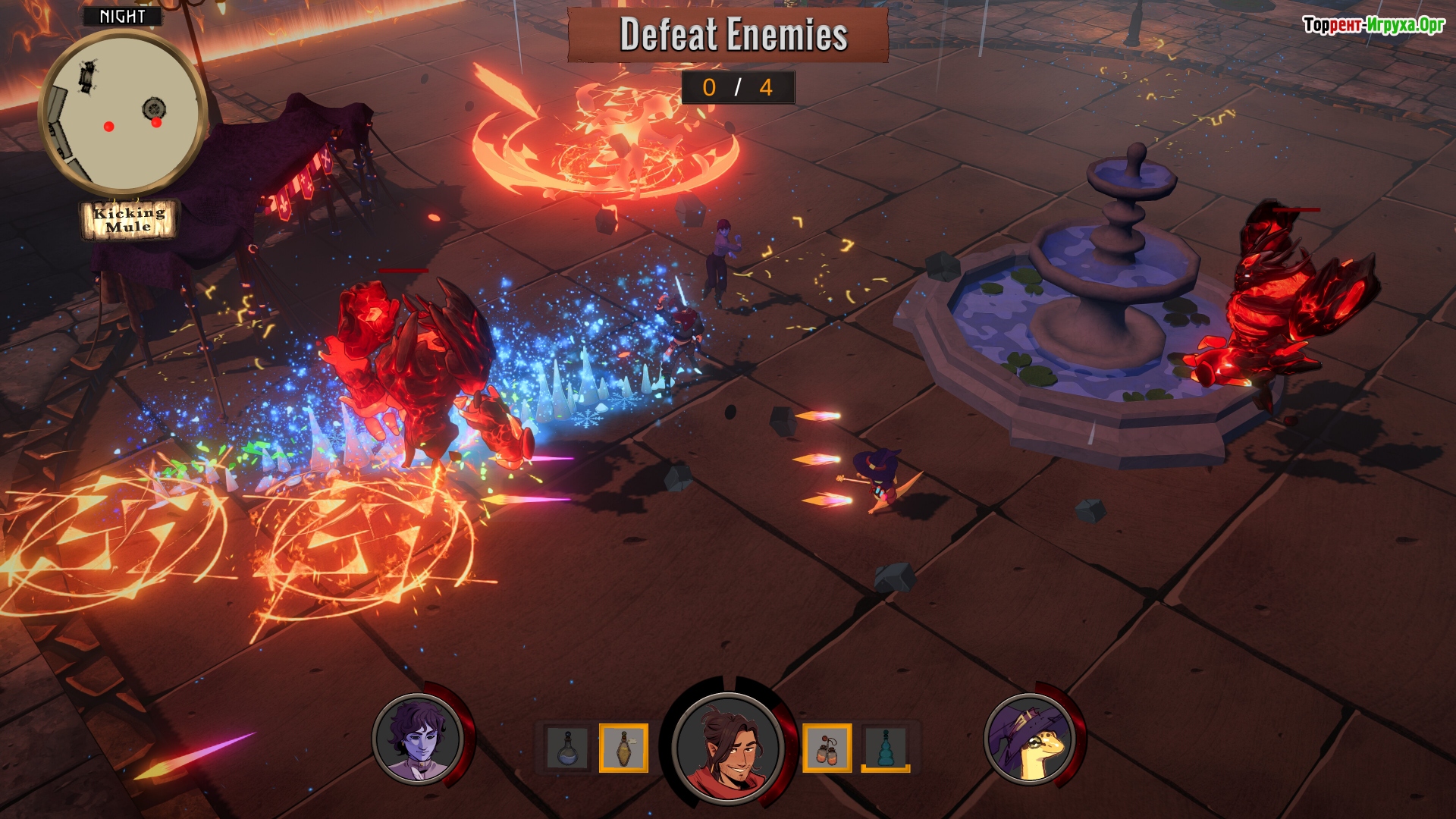Use the round blue potion flask

[x=568, y=748]
